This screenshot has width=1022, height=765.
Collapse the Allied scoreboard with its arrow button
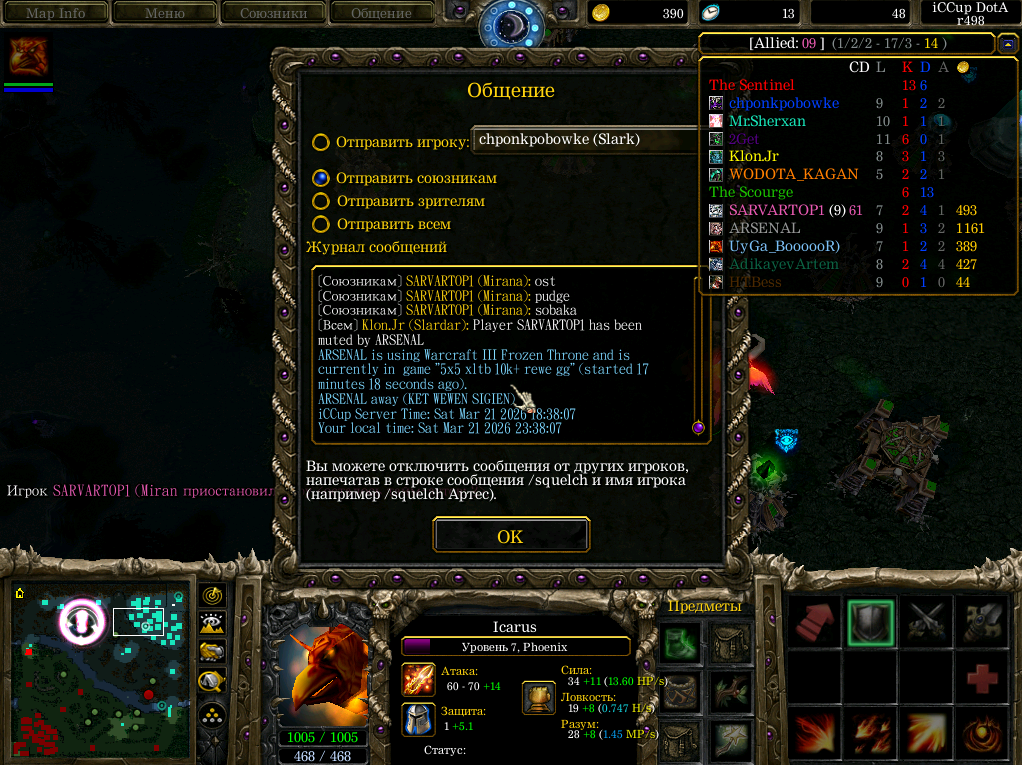click(x=1006, y=44)
